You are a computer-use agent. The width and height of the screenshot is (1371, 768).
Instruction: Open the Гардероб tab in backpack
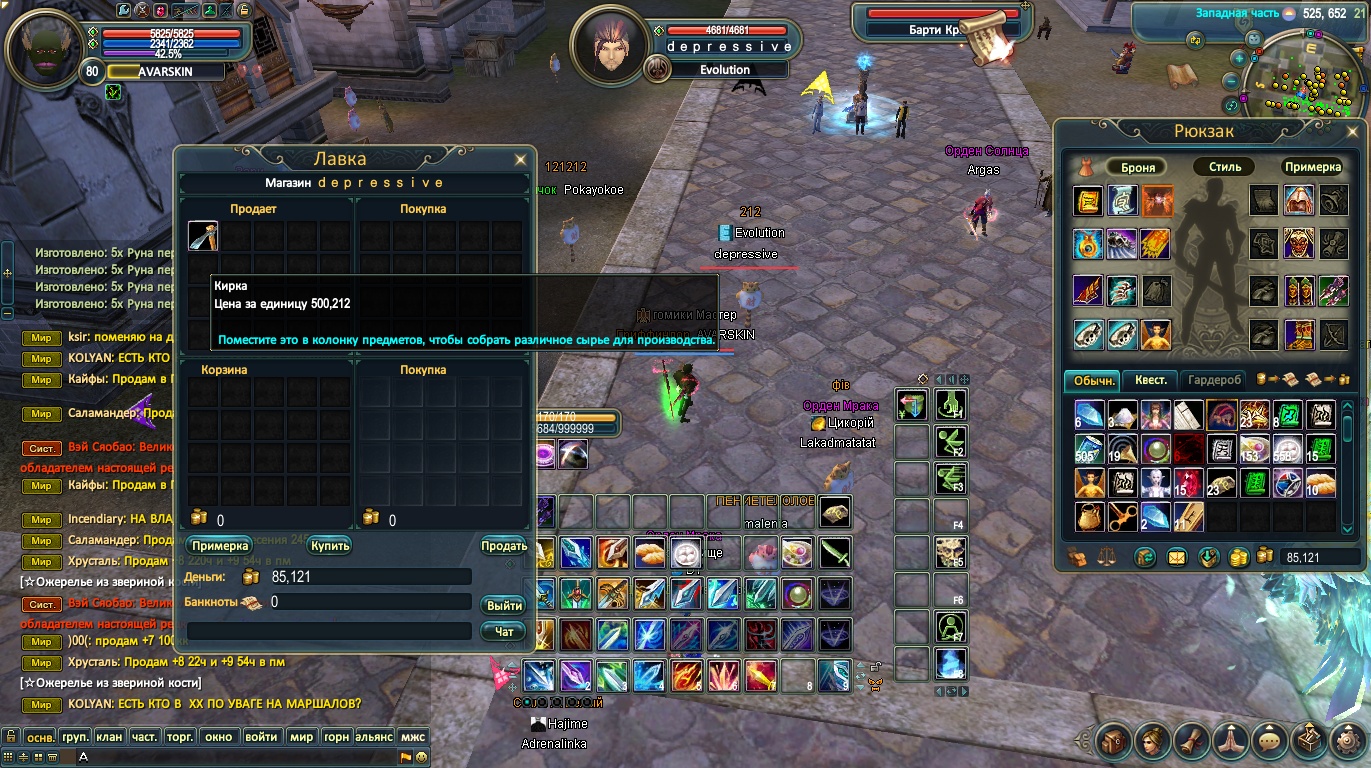[1216, 380]
